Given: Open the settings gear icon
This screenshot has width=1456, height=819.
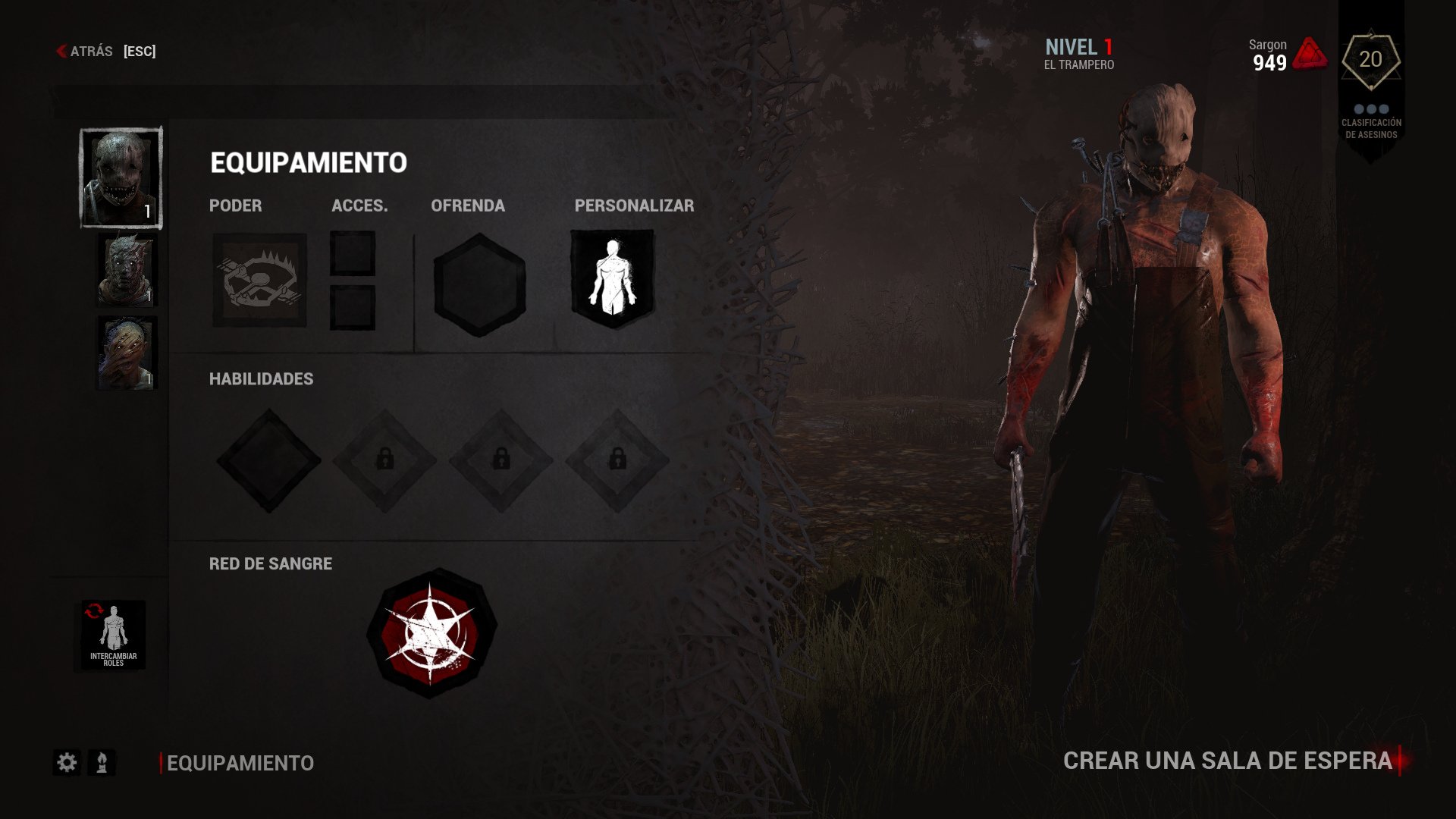Looking at the screenshot, I should pos(67,763).
